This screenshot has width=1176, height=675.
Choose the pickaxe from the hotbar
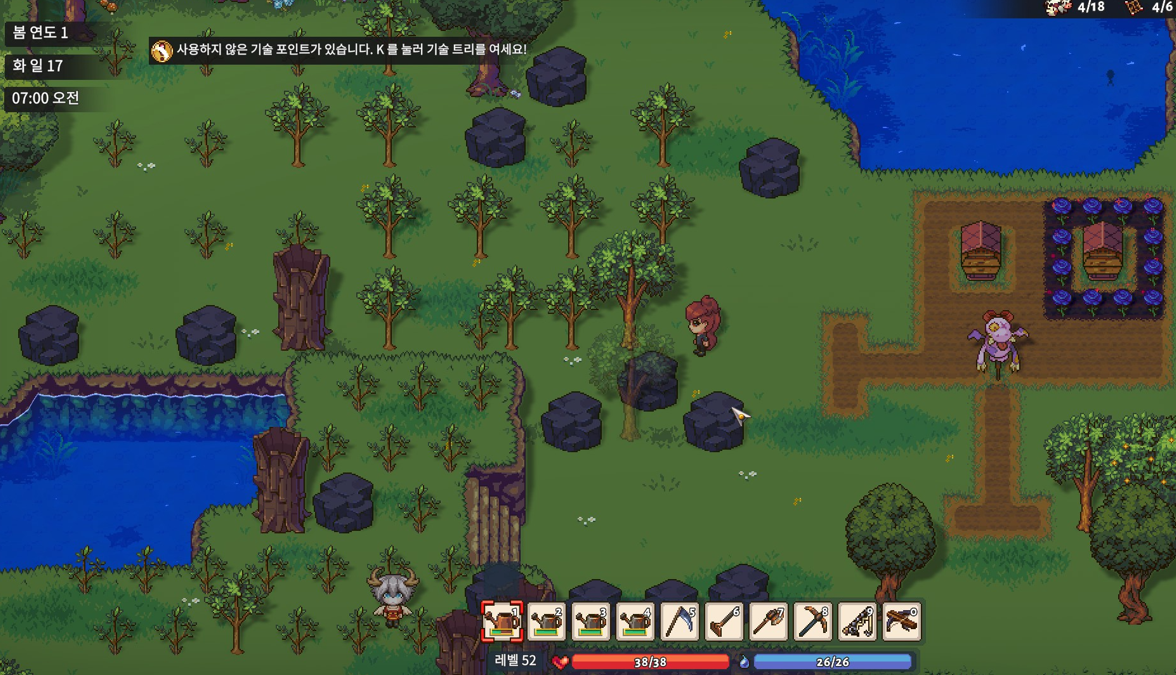(x=813, y=622)
